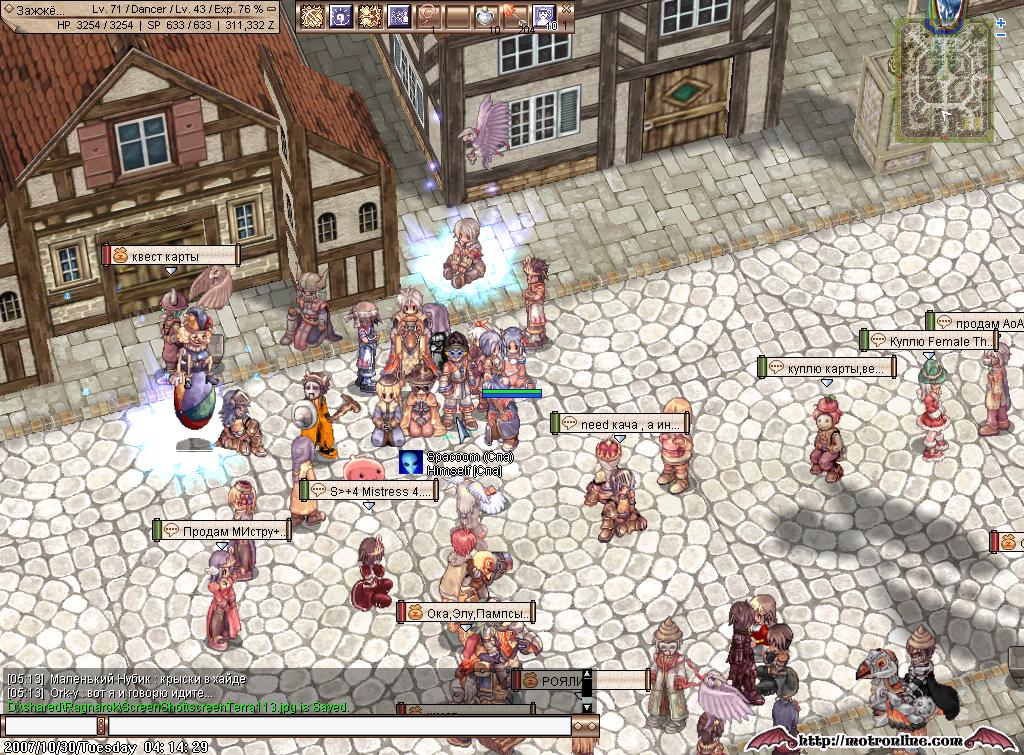1024x755 pixels.
Task: Click the town minimap
Action: point(943,78)
